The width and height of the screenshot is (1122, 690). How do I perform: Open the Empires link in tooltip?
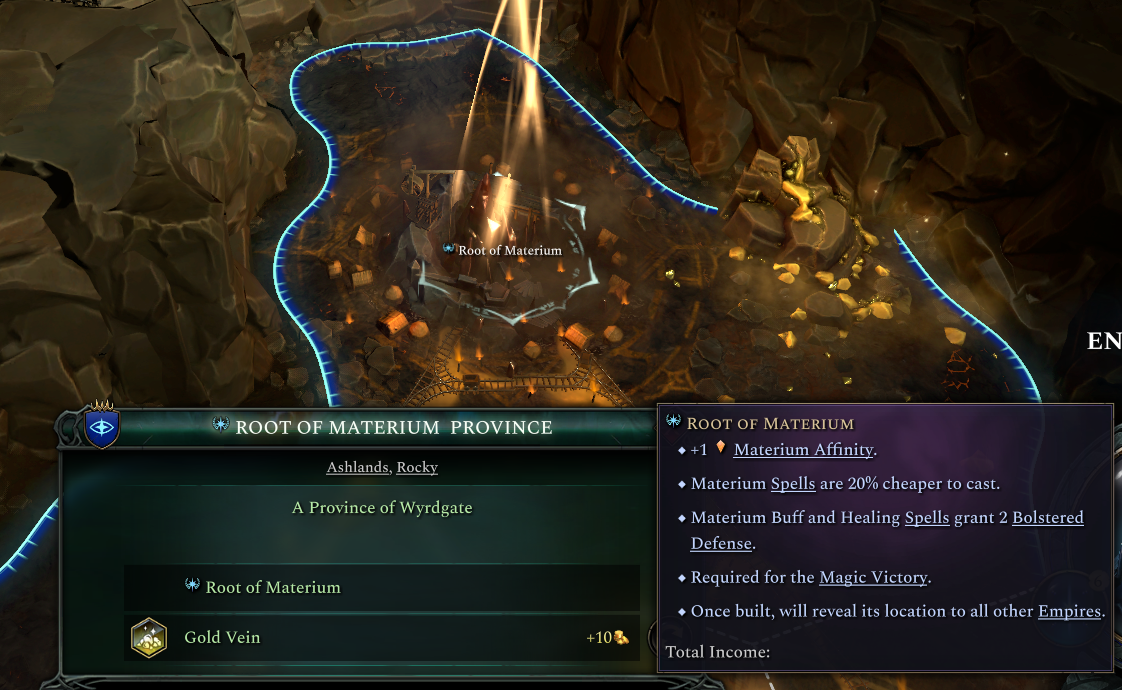tap(1069, 611)
